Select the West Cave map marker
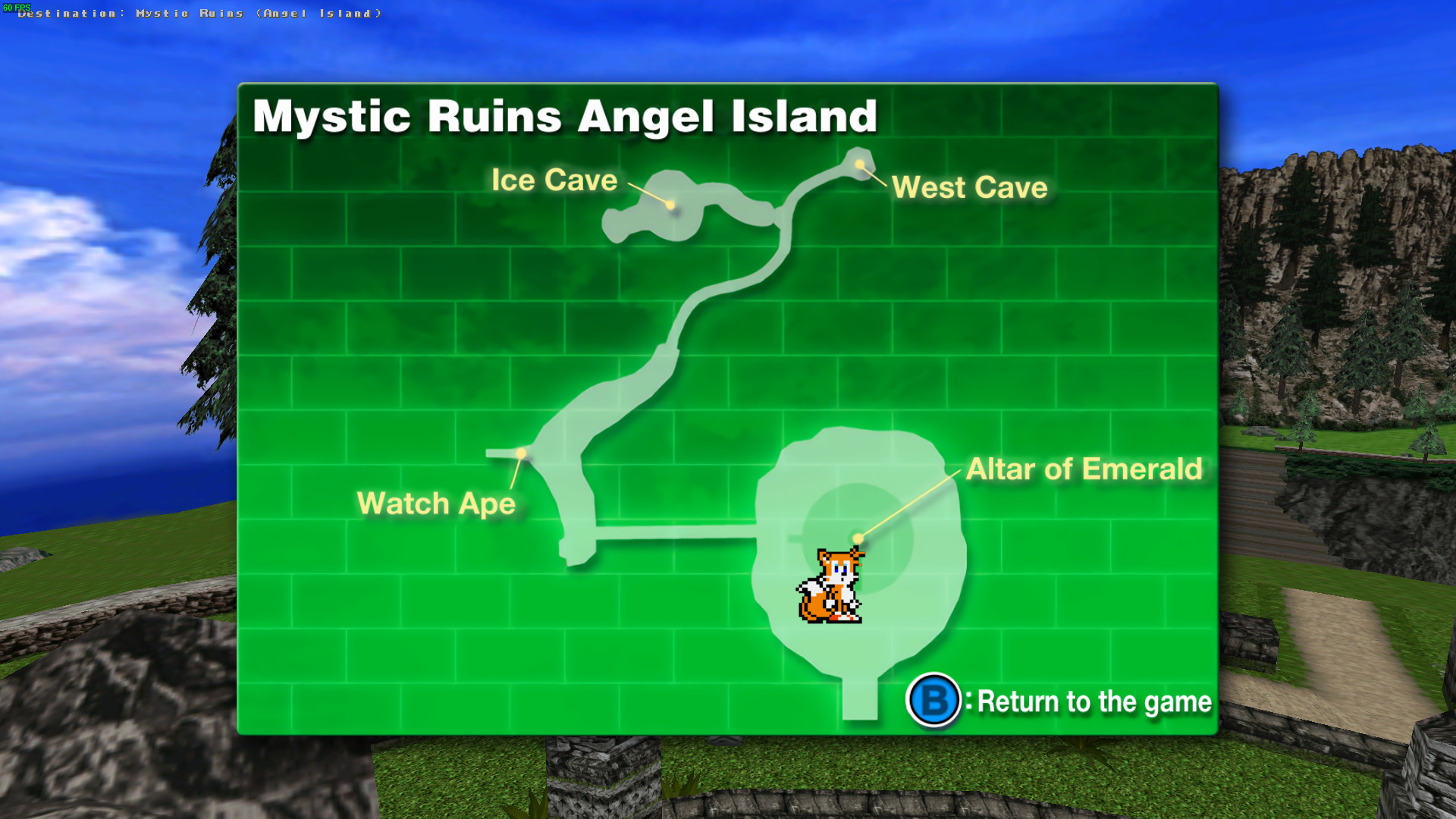Image resolution: width=1456 pixels, height=819 pixels. [858, 163]
